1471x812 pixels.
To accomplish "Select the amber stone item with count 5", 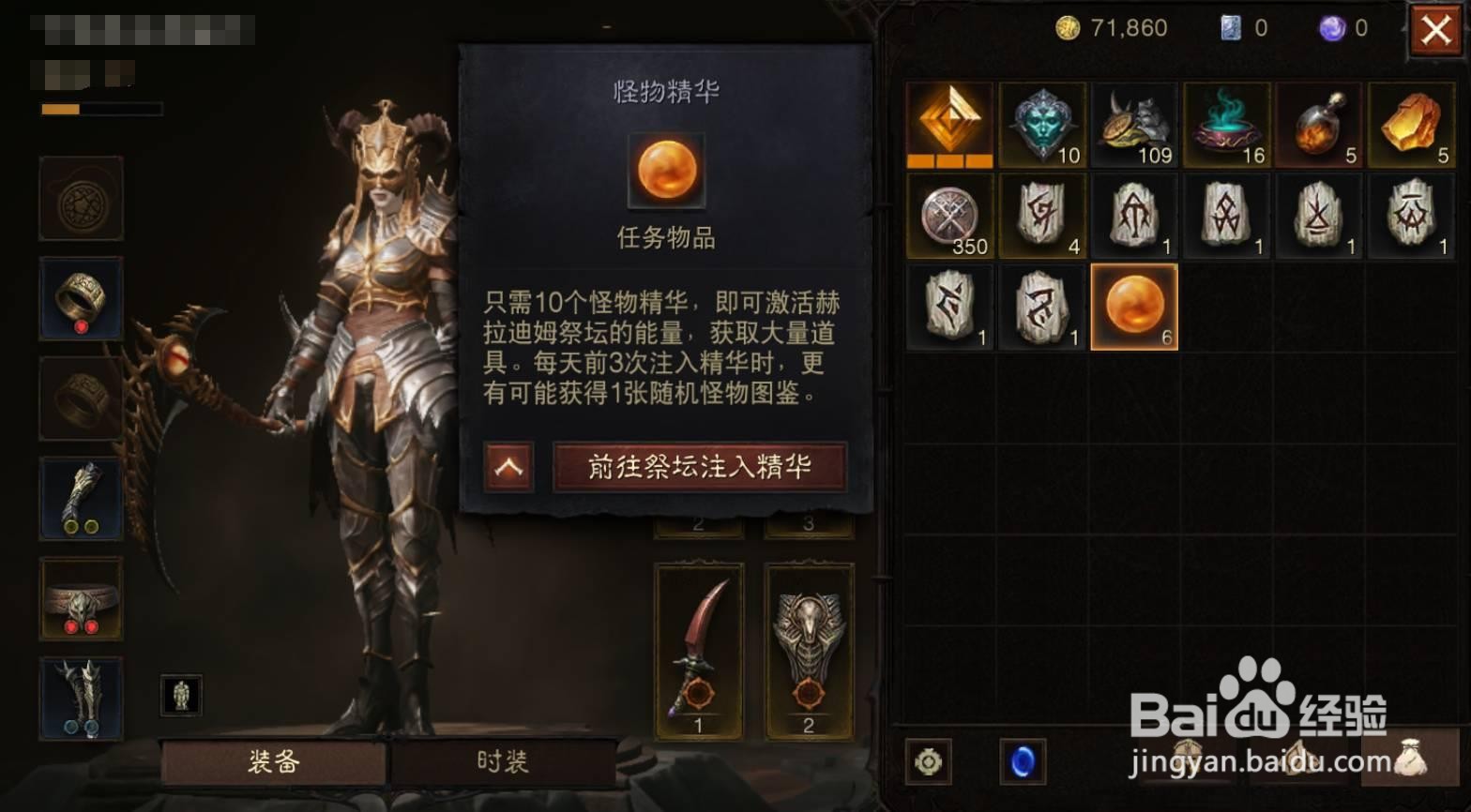I will click(1411, 125).
